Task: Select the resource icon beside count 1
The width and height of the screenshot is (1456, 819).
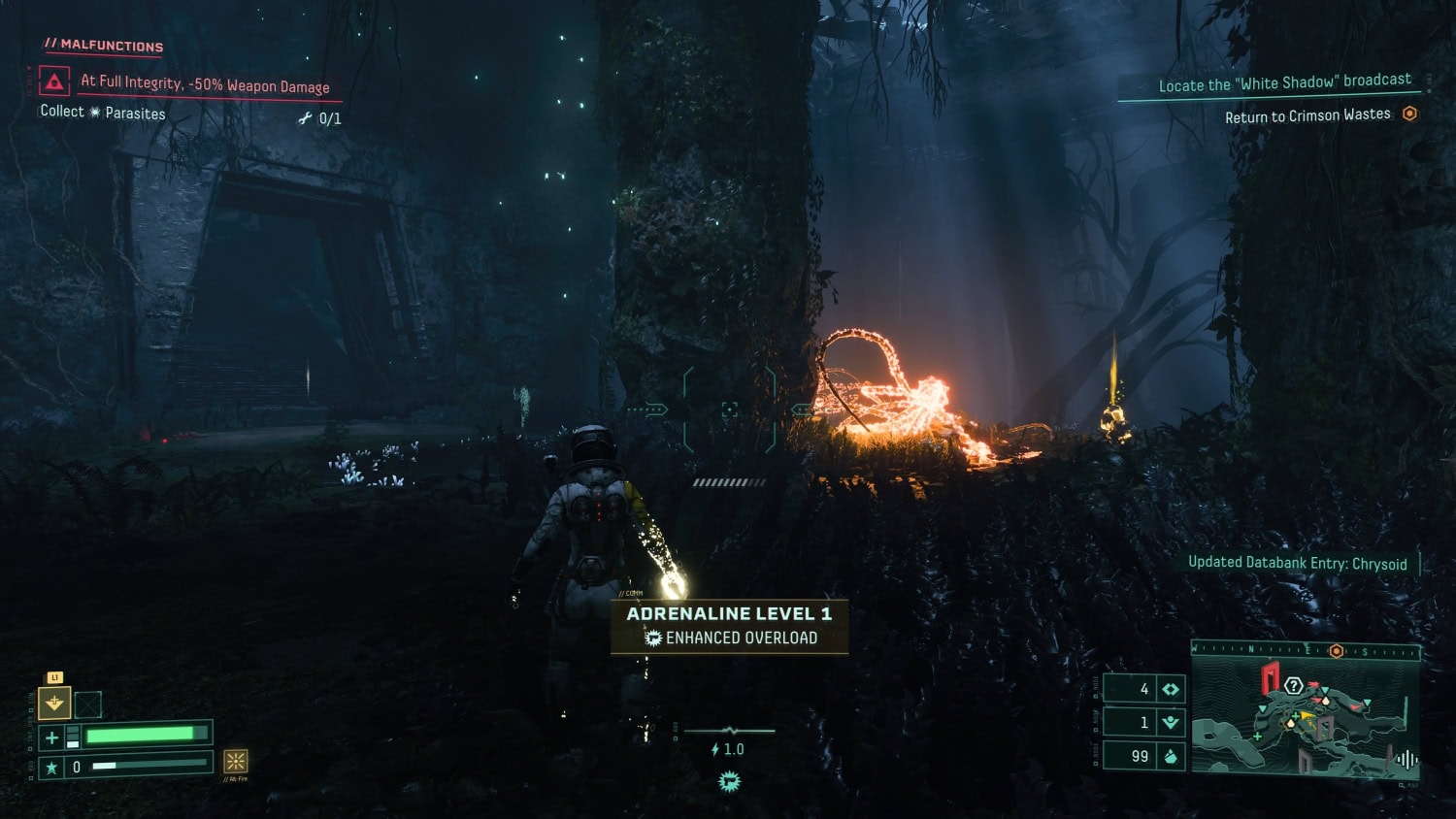Action: coord(1171,722)
